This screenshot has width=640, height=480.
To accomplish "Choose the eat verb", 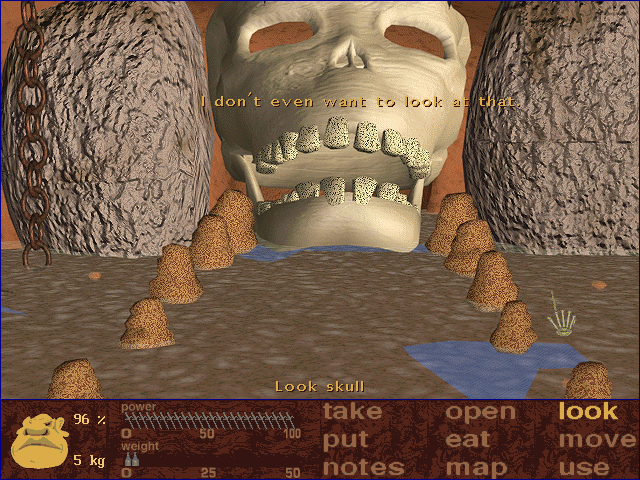I will (468, 439).
